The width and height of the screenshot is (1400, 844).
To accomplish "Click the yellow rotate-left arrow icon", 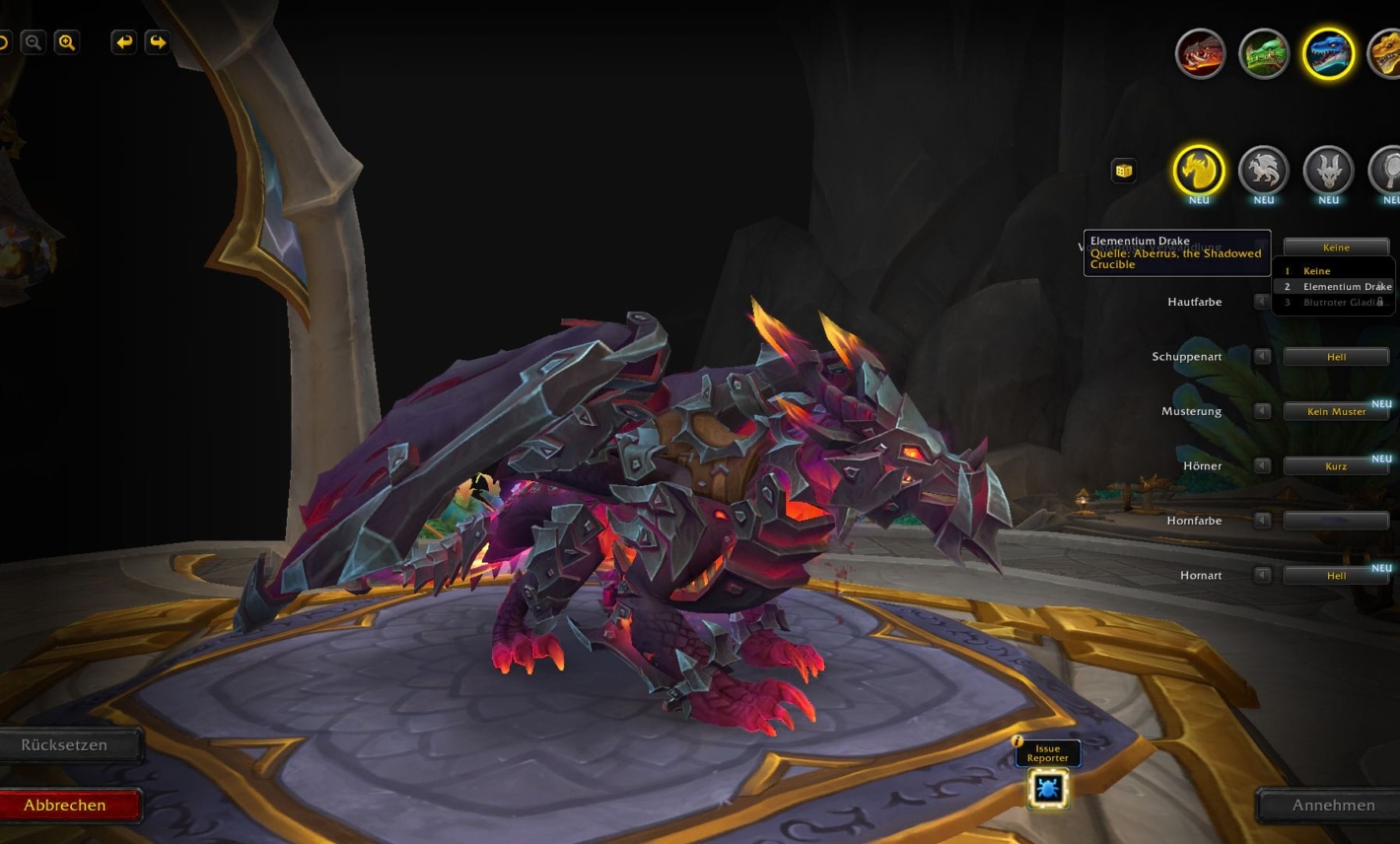I will click(x=123, y=42).
